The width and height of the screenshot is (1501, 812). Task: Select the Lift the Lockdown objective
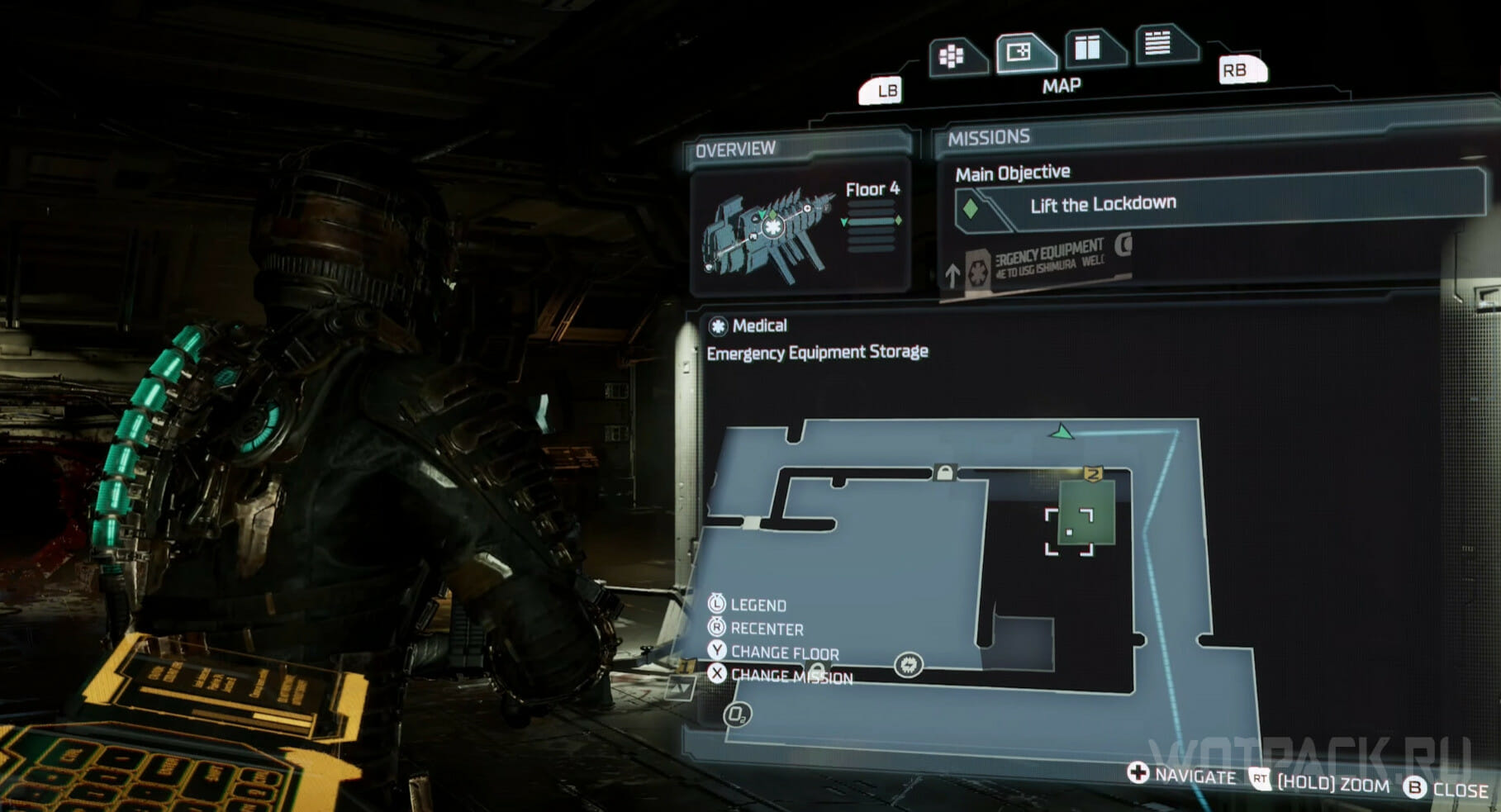click(1102, 205)
